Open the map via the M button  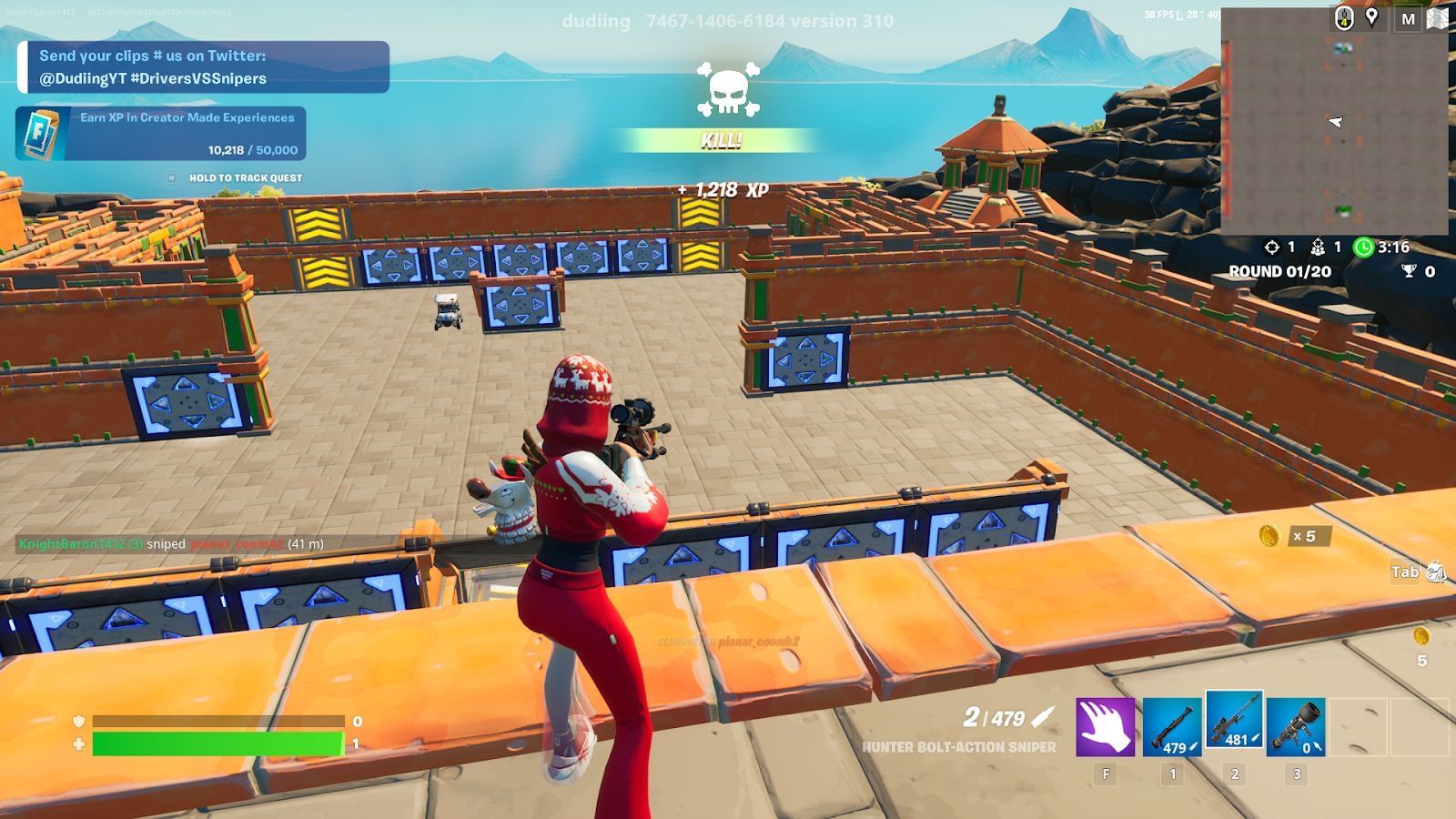[1407, 18]
